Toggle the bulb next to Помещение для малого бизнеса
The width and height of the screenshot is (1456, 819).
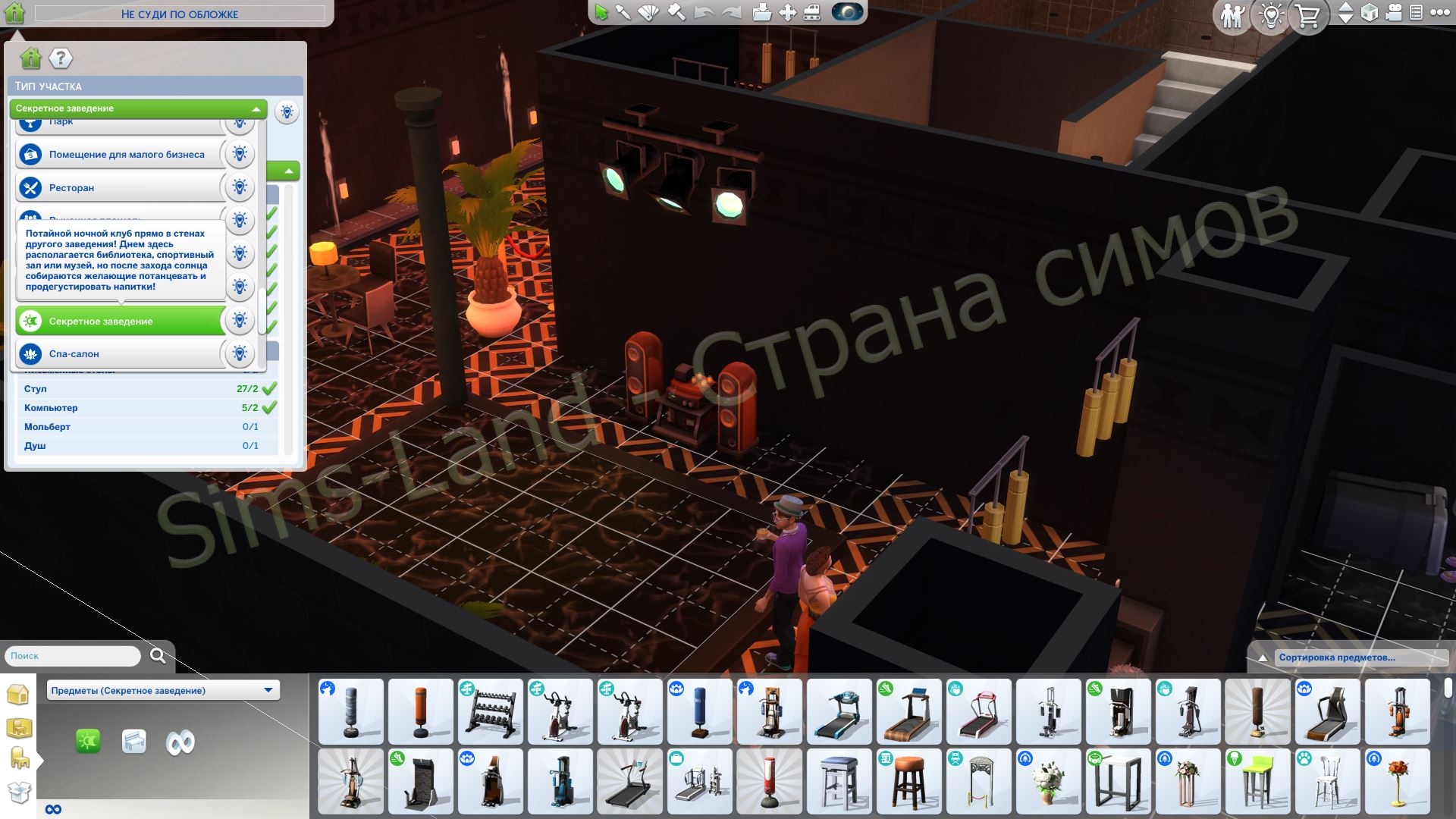point(240,153)
